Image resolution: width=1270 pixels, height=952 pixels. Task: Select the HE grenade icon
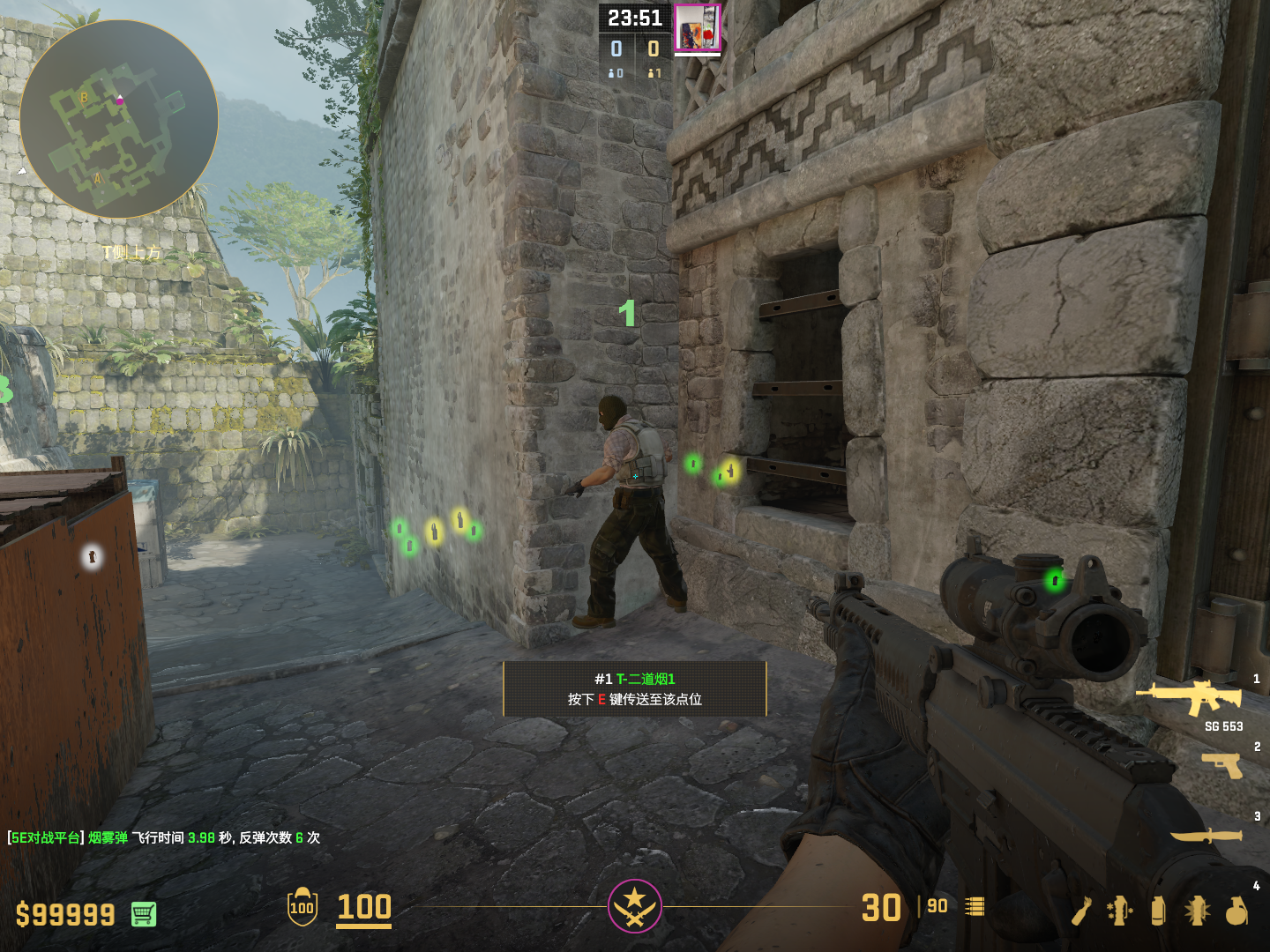[x=1236, y=911]
